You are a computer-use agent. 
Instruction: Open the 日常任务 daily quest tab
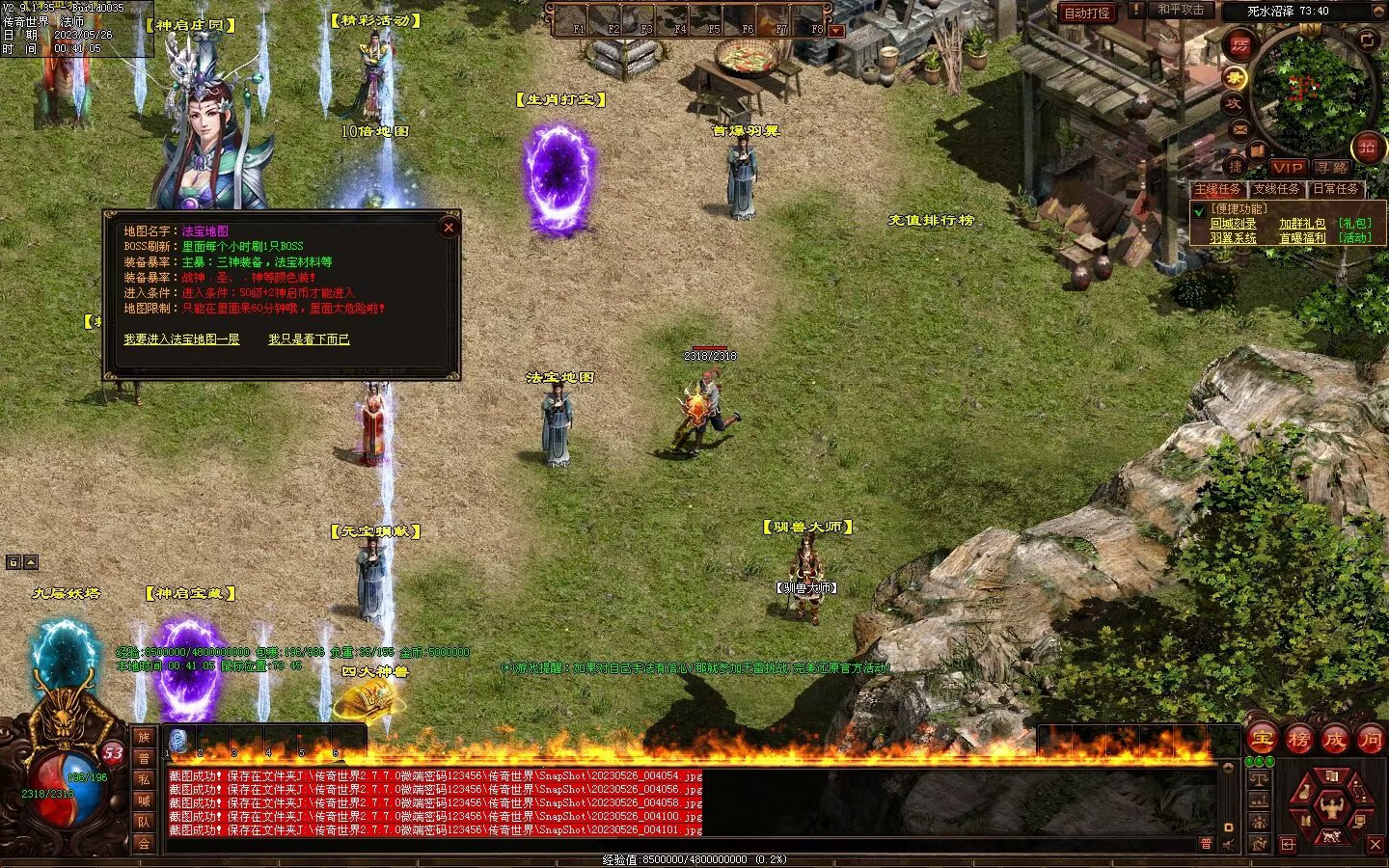click(1335, 189)
